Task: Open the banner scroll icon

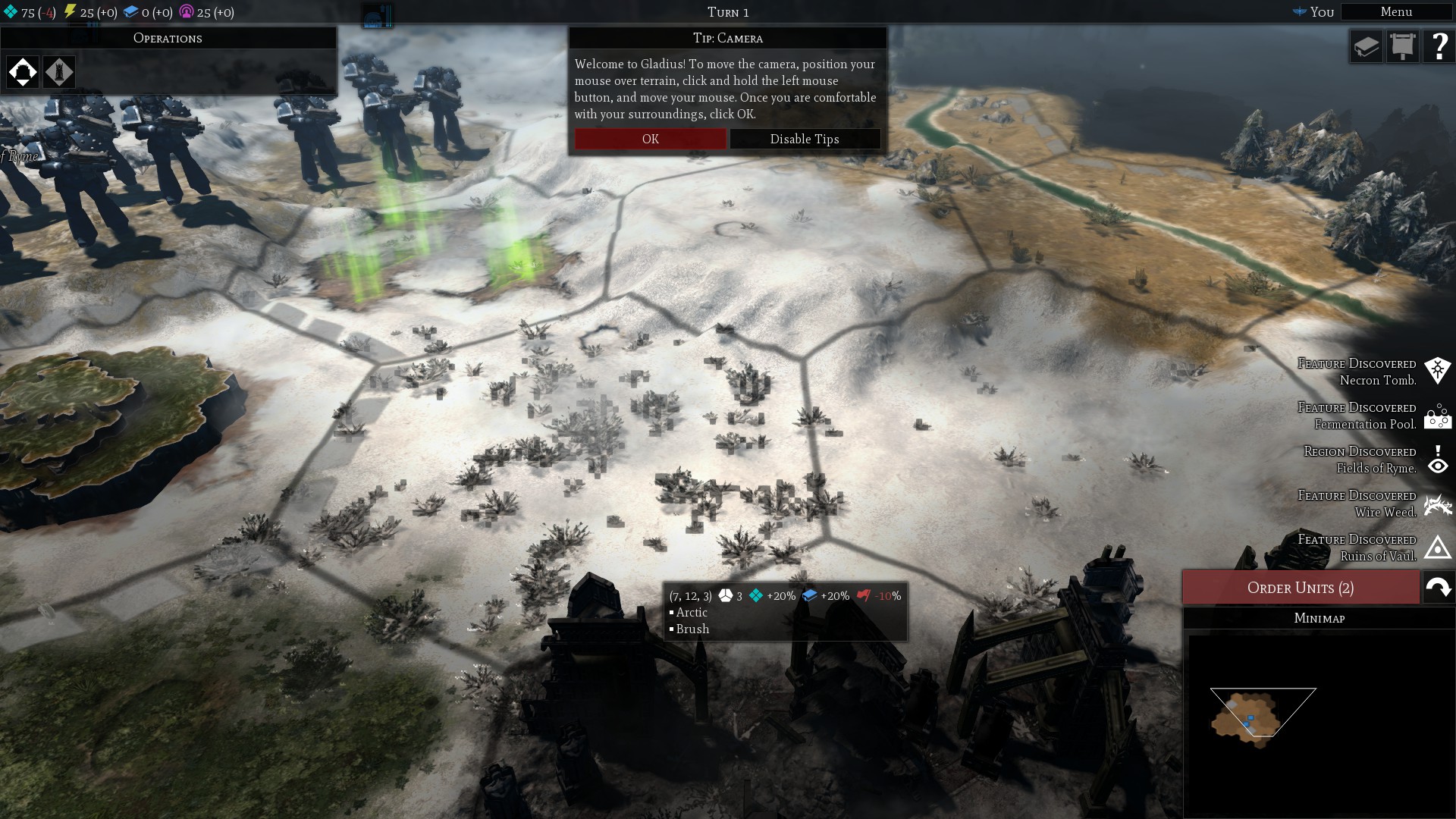Action: 1402,47
